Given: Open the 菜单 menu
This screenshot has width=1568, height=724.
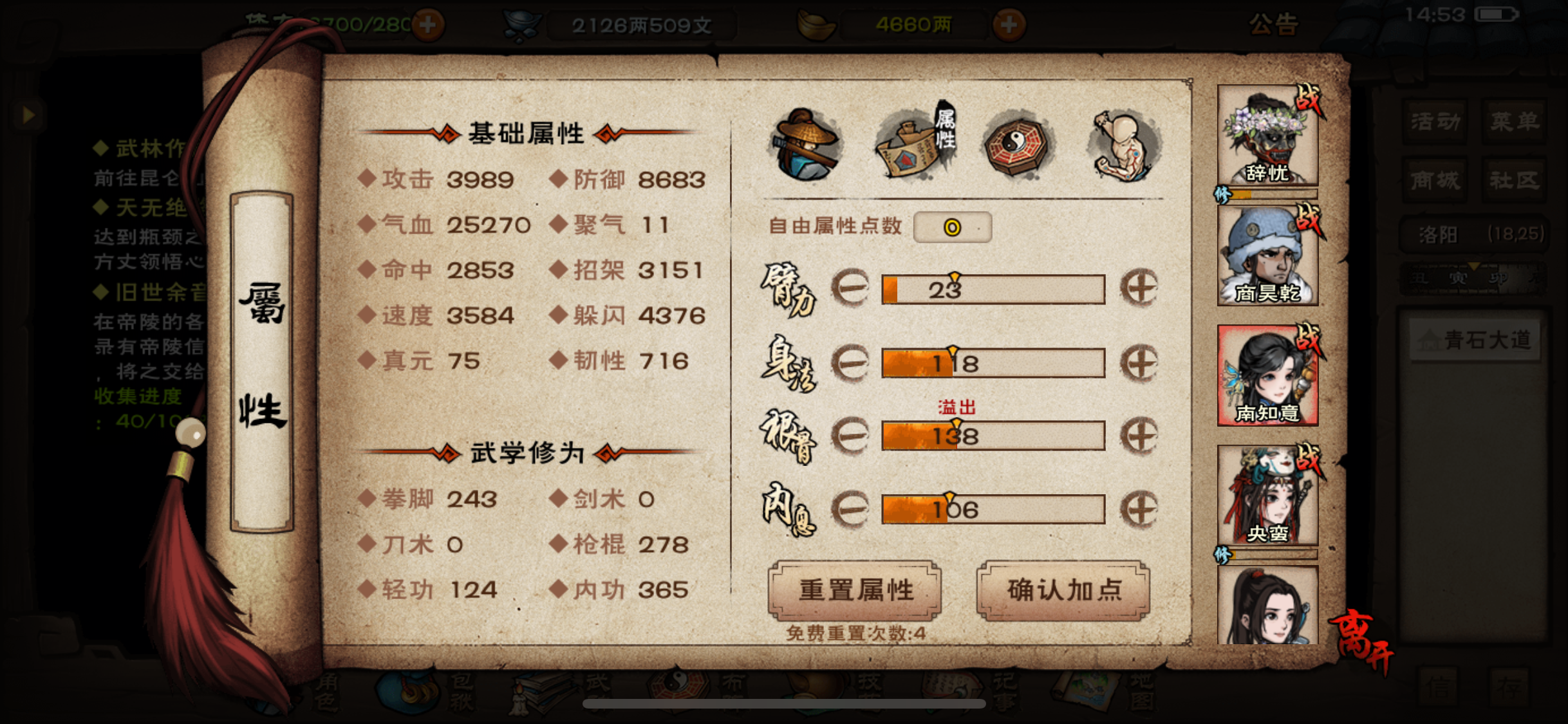Looking at the screenshot, I should click(1514, 120).
